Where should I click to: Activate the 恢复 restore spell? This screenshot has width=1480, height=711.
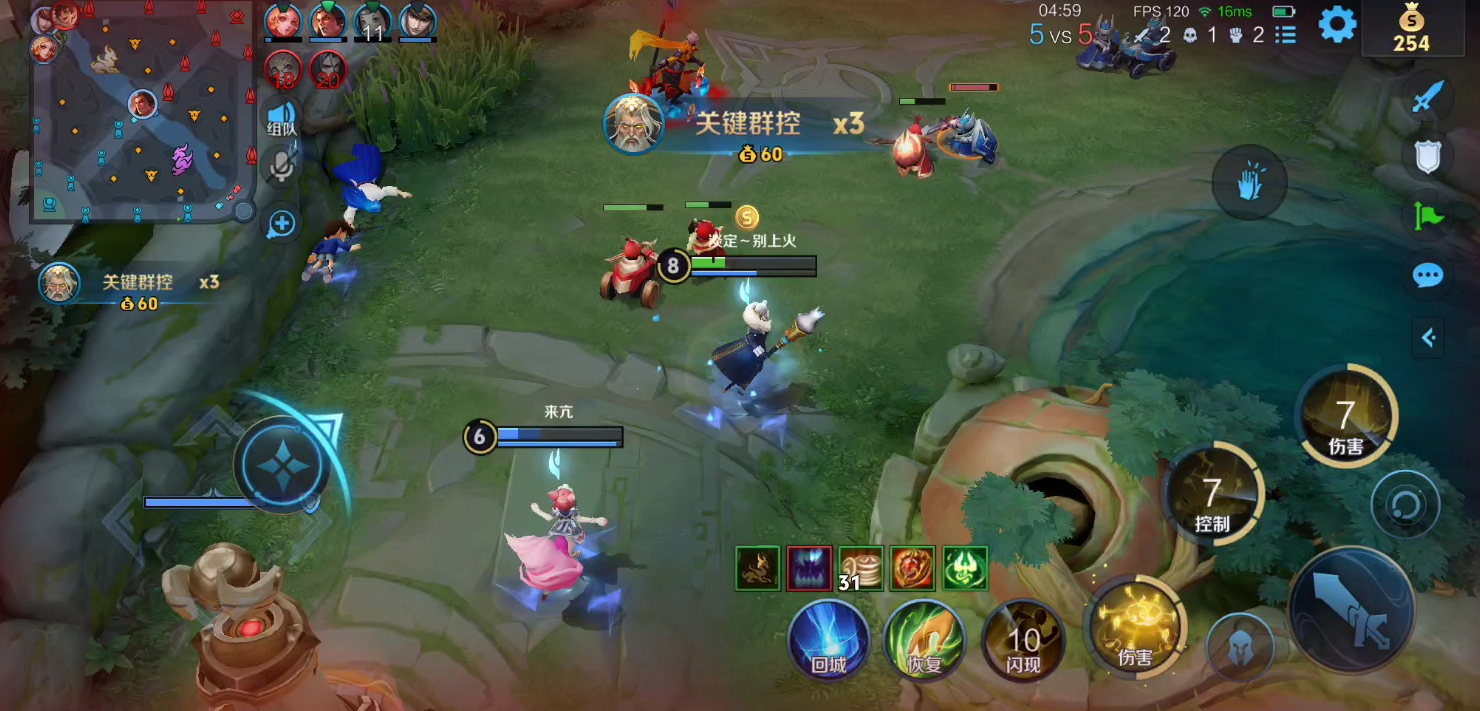coord(924,640)
